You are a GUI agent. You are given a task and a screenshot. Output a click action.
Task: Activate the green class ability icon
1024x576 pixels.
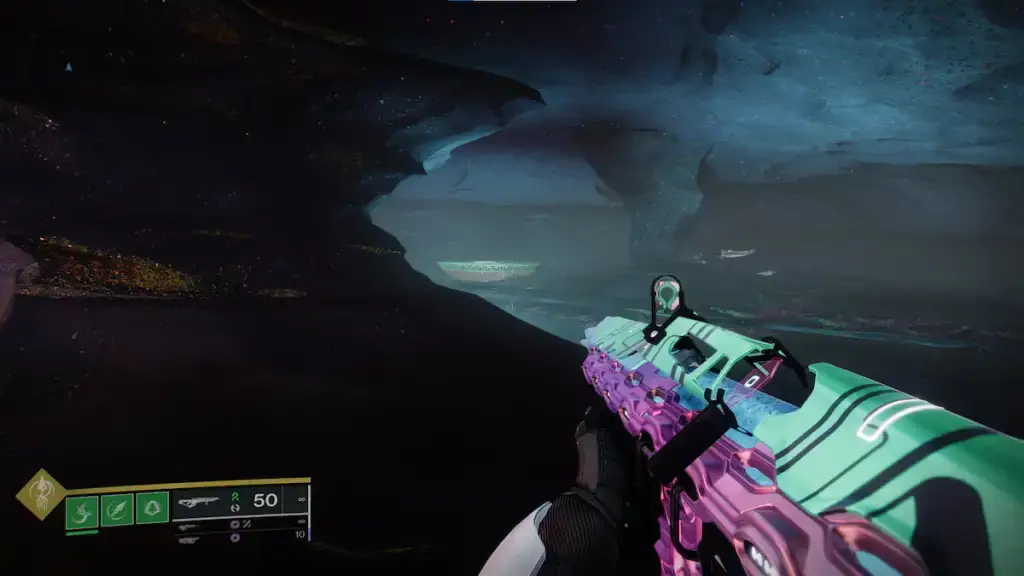pos(152,511)
